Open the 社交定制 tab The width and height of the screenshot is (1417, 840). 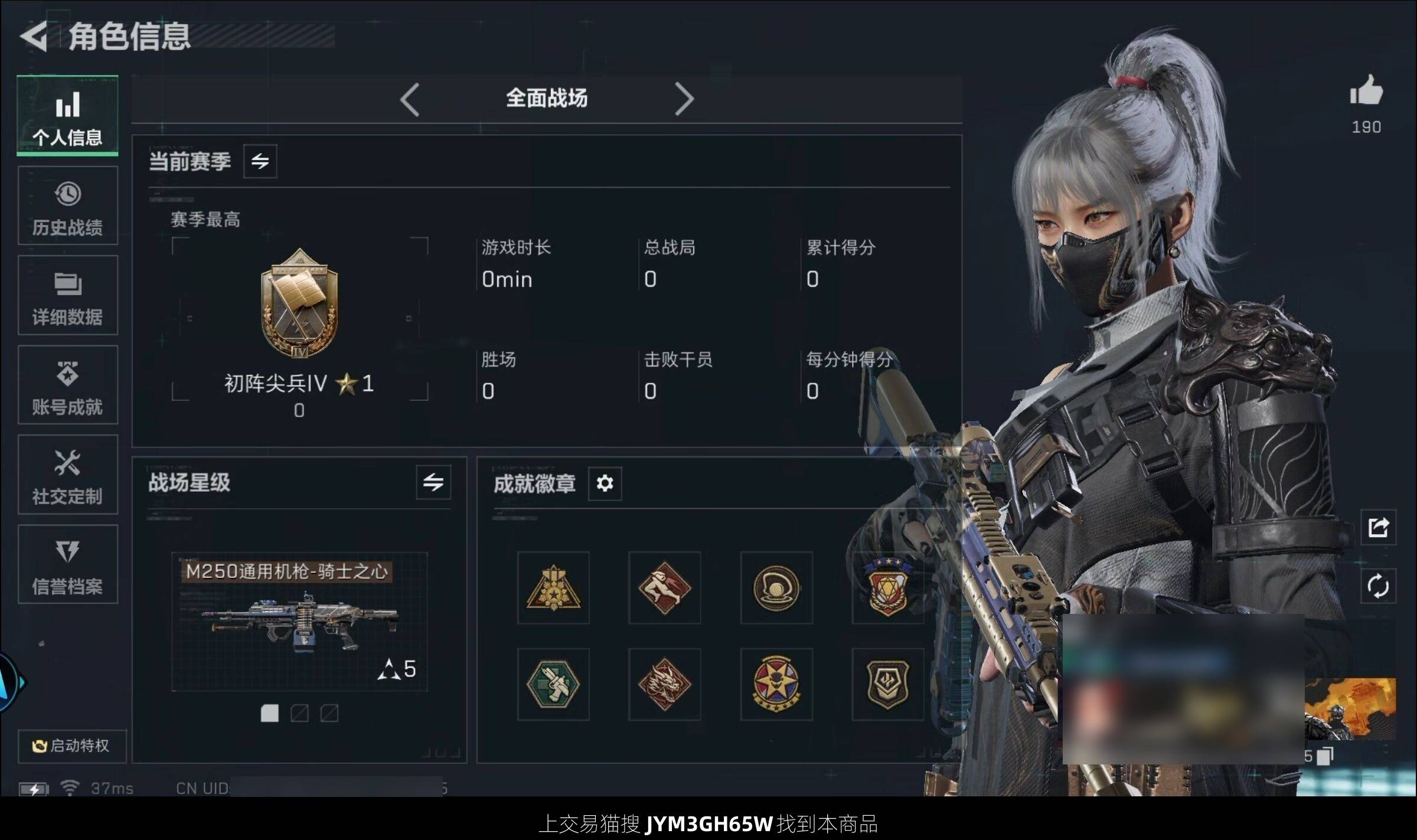67,475
